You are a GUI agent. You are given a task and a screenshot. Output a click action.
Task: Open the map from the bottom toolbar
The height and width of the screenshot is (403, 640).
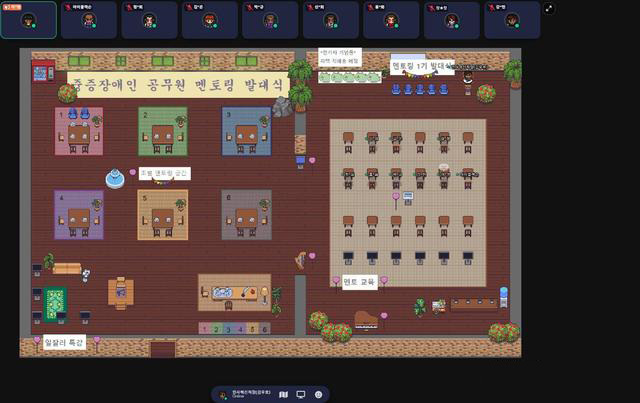285,395
